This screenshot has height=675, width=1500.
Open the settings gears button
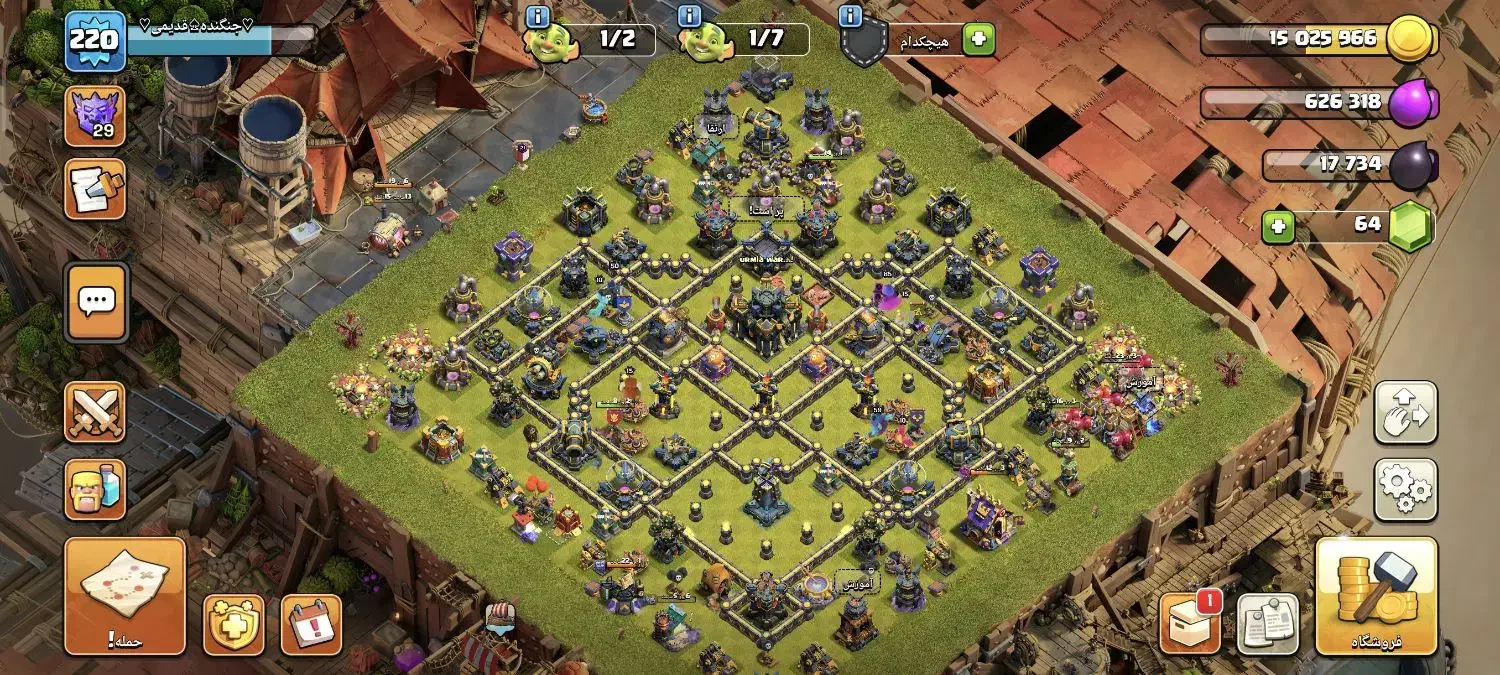click(x=1405, y=489)
